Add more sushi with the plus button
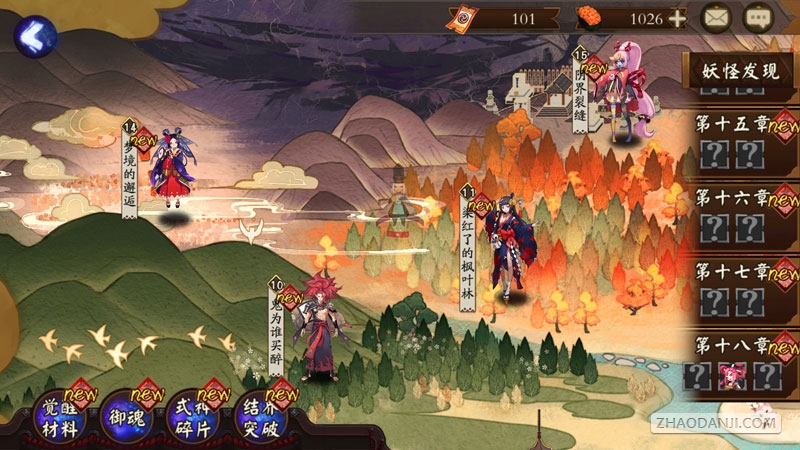The image size is (800, 450). (x=677, y=17)
